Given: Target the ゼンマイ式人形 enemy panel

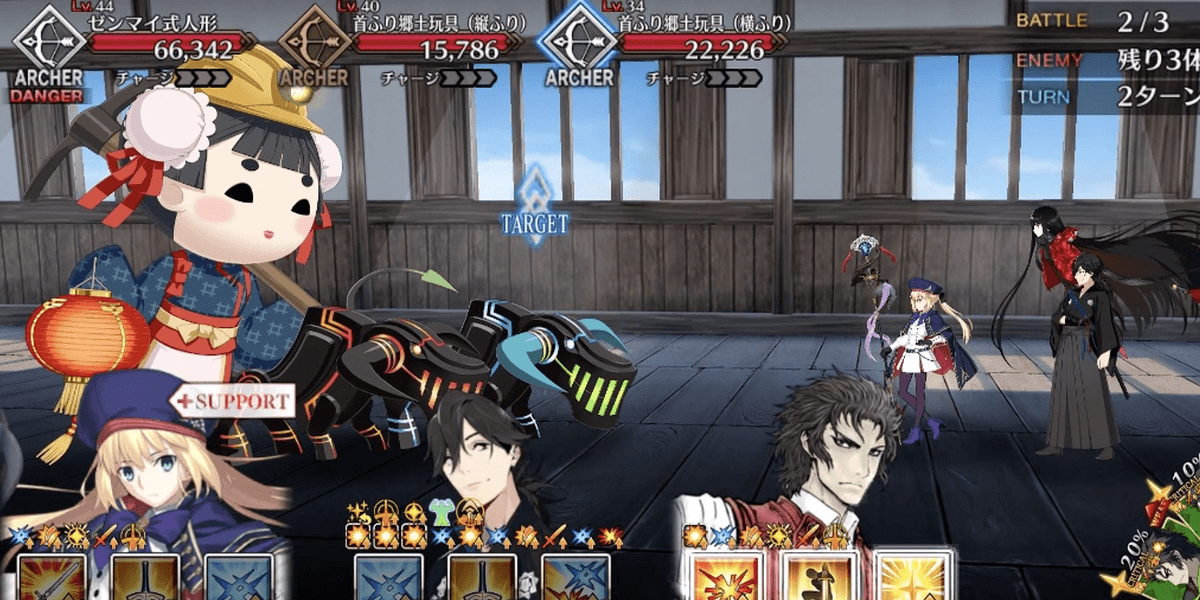Looking at the screenshot, I should pos(130,45).
